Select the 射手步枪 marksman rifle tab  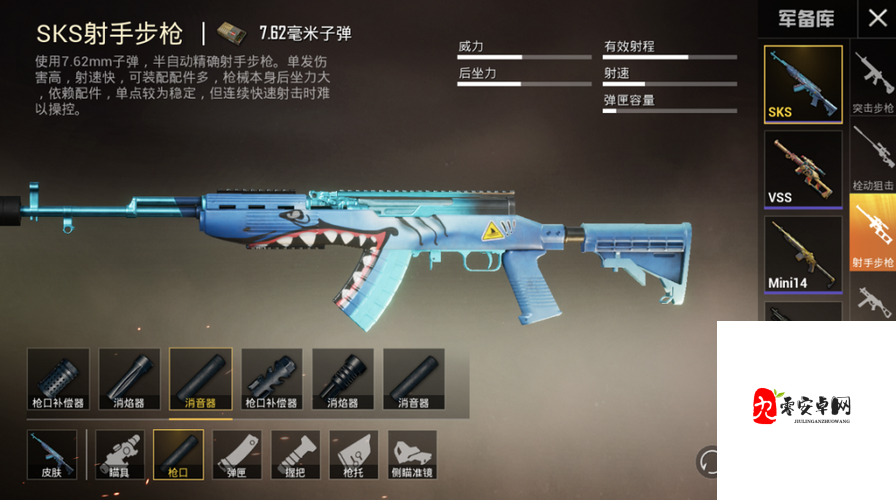coord(873,232)
